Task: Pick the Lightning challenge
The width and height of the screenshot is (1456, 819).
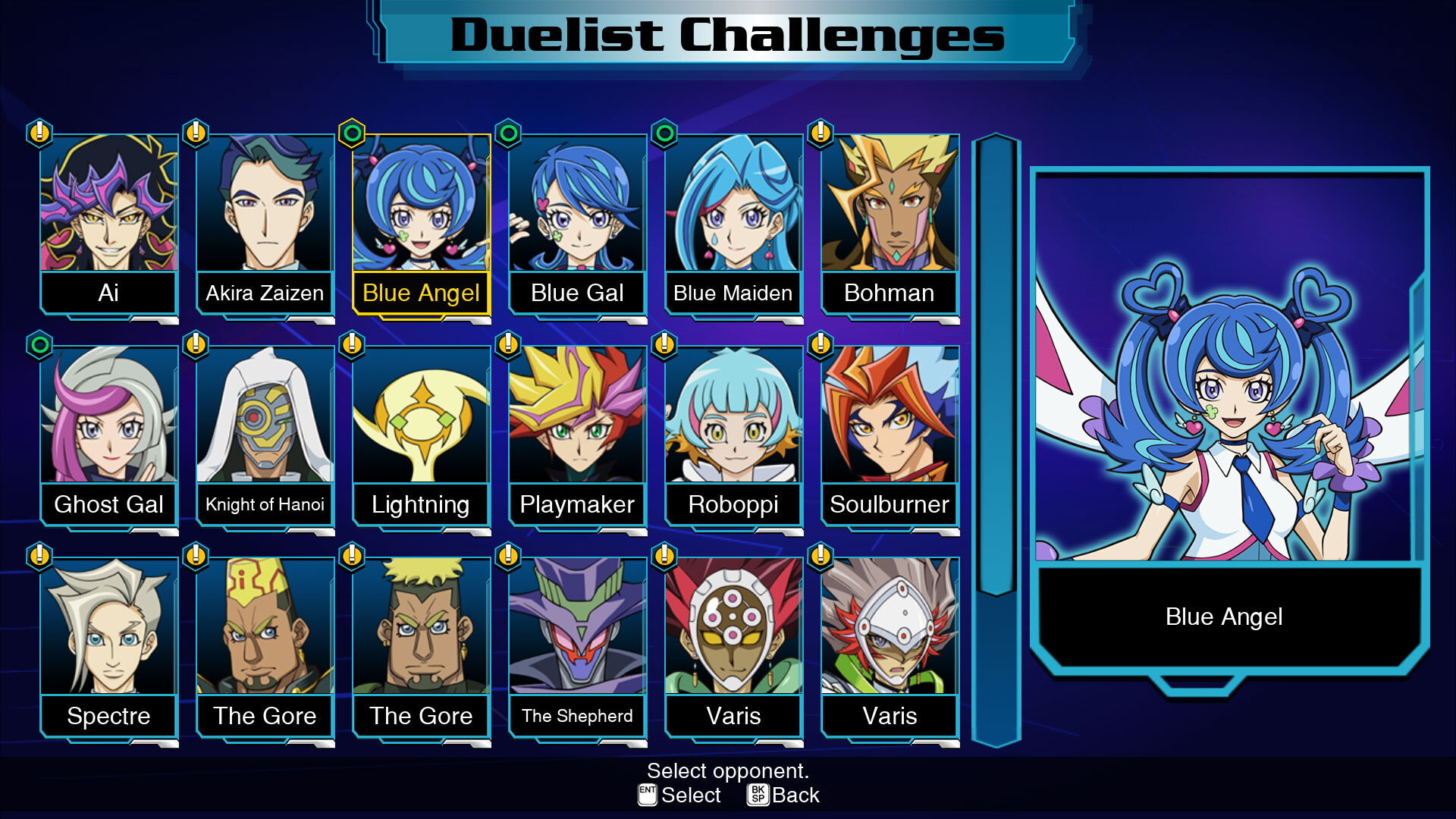Action: coord(421,435)
